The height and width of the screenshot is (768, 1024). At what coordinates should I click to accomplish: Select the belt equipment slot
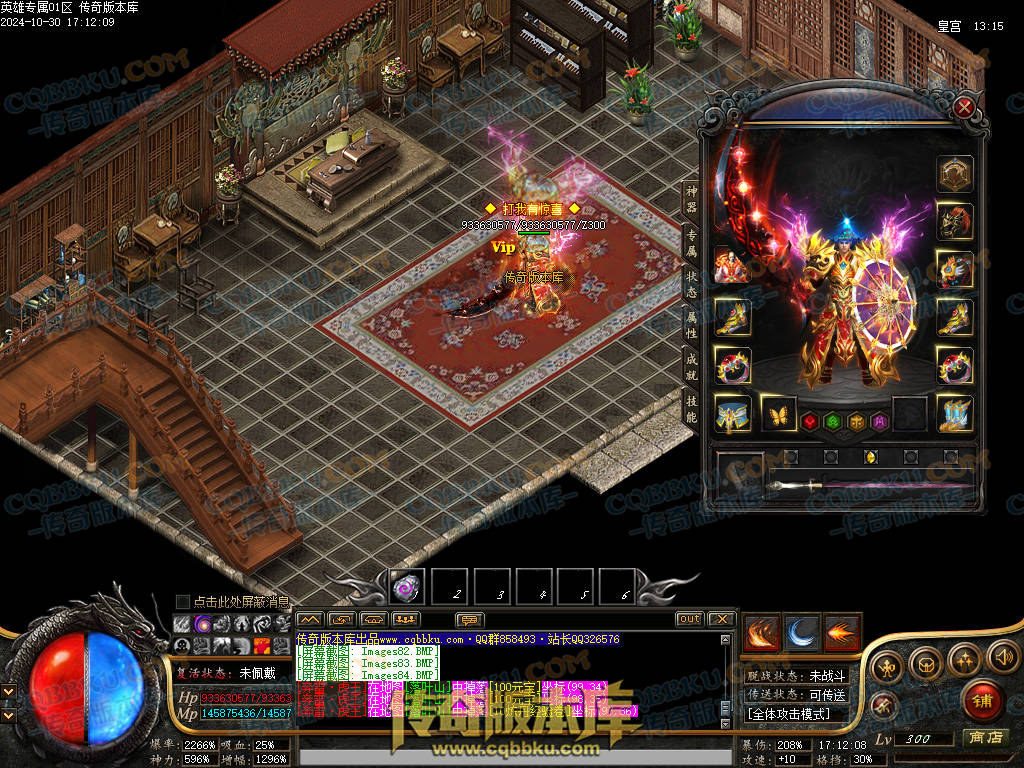[x=733, y=414]
